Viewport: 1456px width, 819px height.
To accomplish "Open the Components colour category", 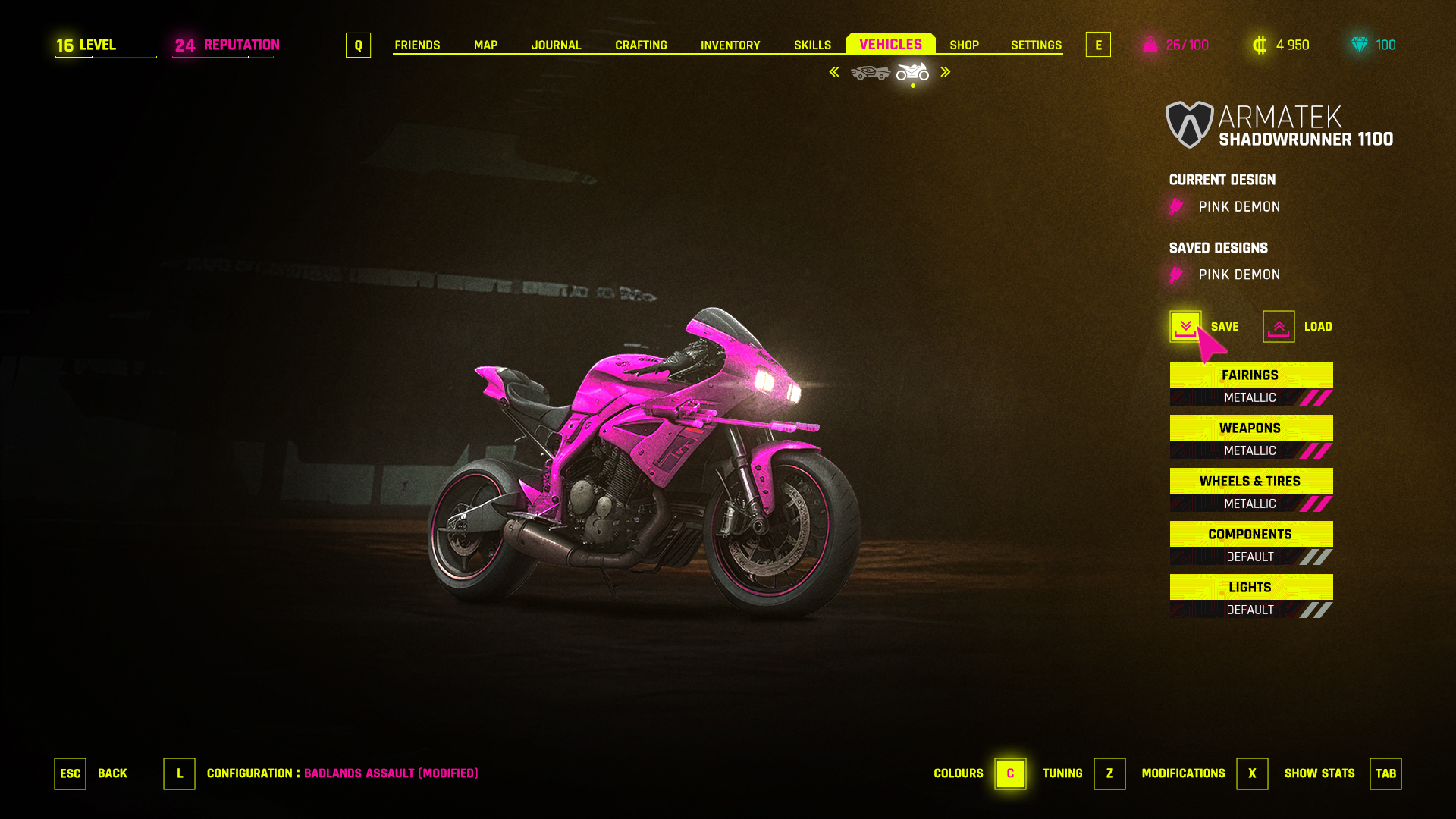I will 1250,535.
